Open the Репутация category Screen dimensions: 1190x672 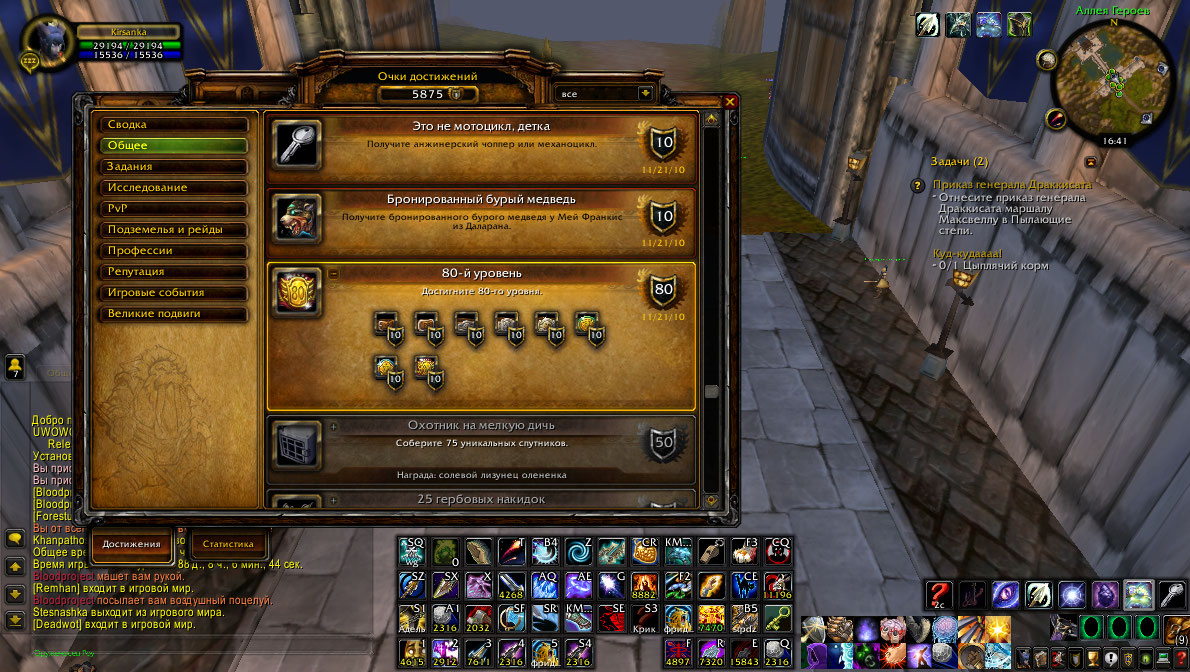[172, 272]
